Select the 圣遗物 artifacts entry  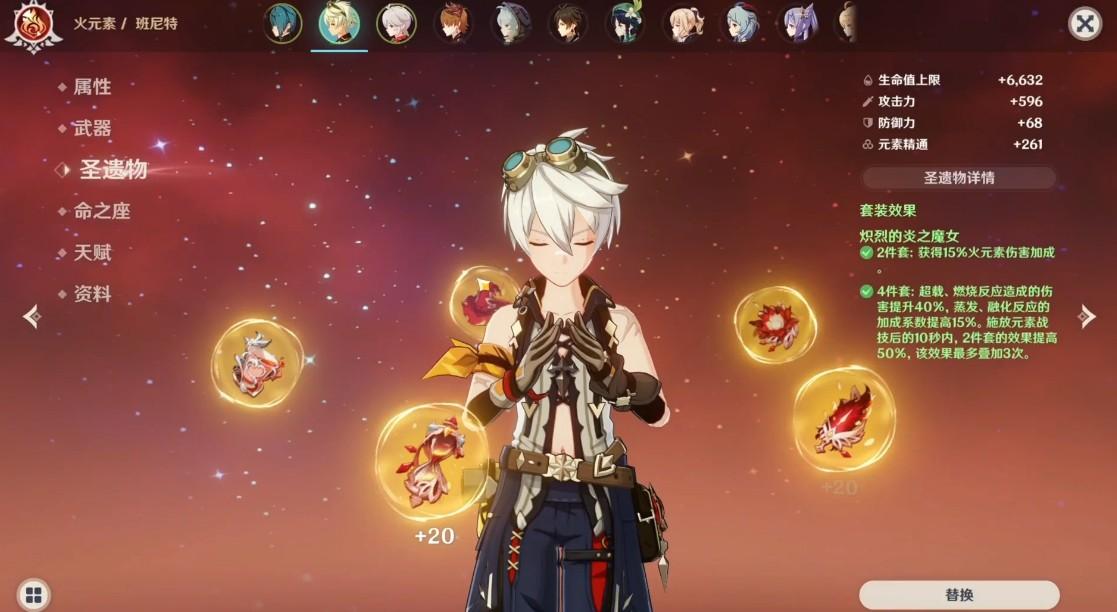click(x=113, y=170)
